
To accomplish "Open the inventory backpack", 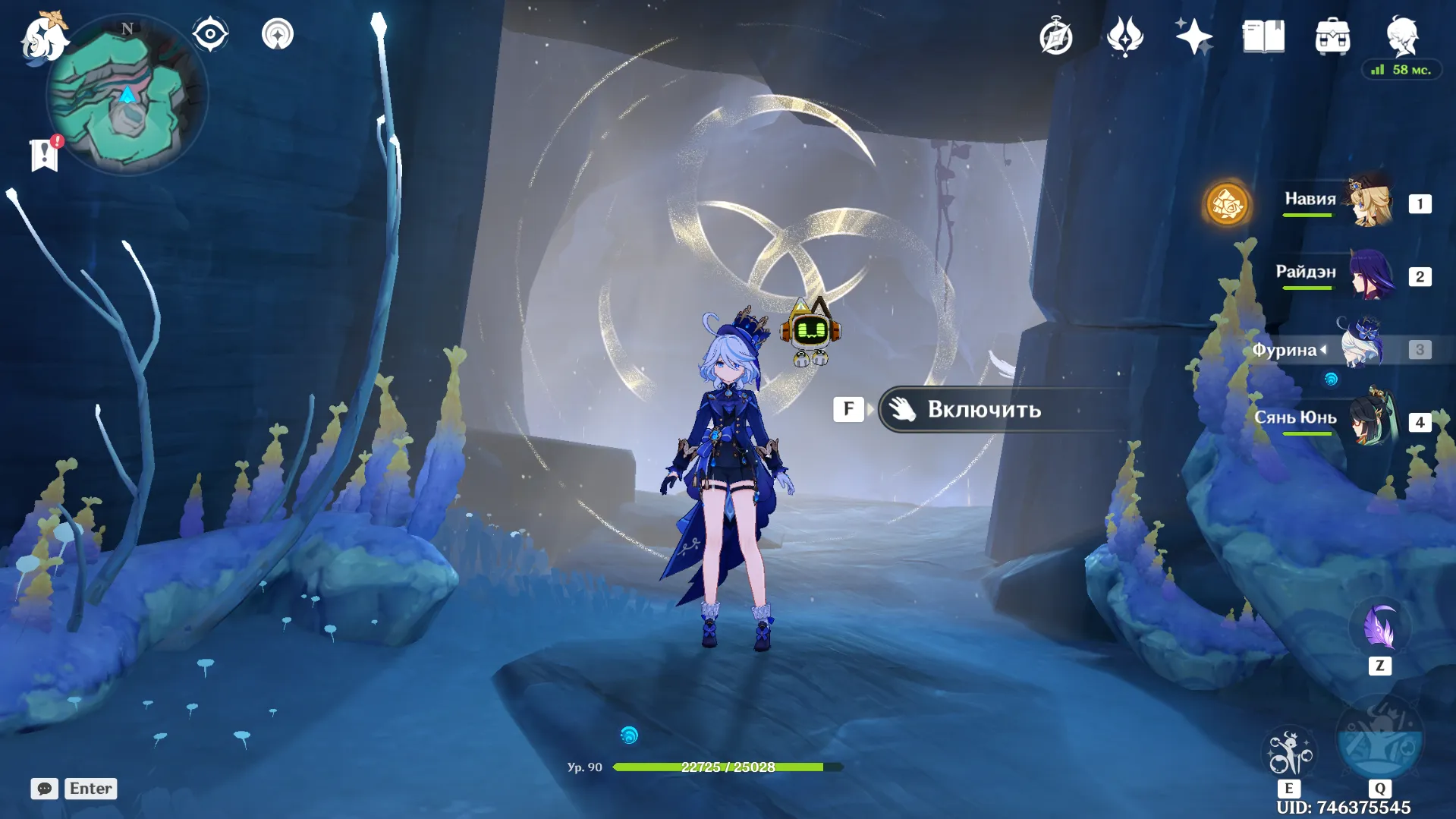I will (x=1332, y=36).
